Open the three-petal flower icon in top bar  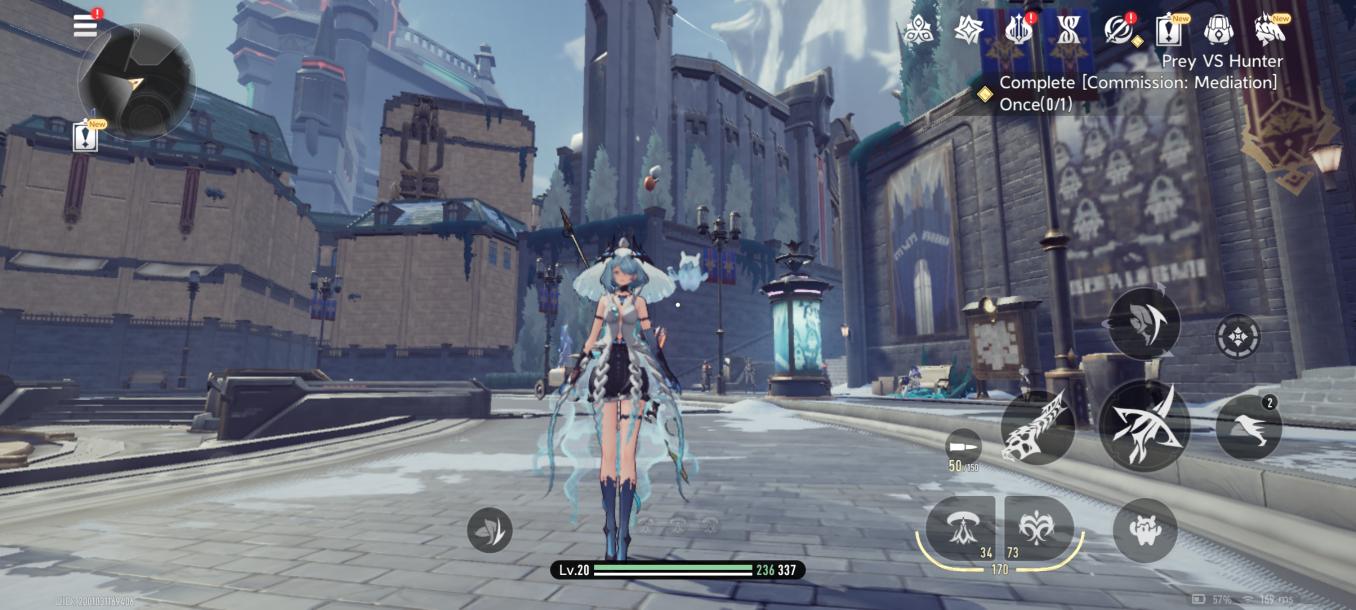tap(918, 31)
